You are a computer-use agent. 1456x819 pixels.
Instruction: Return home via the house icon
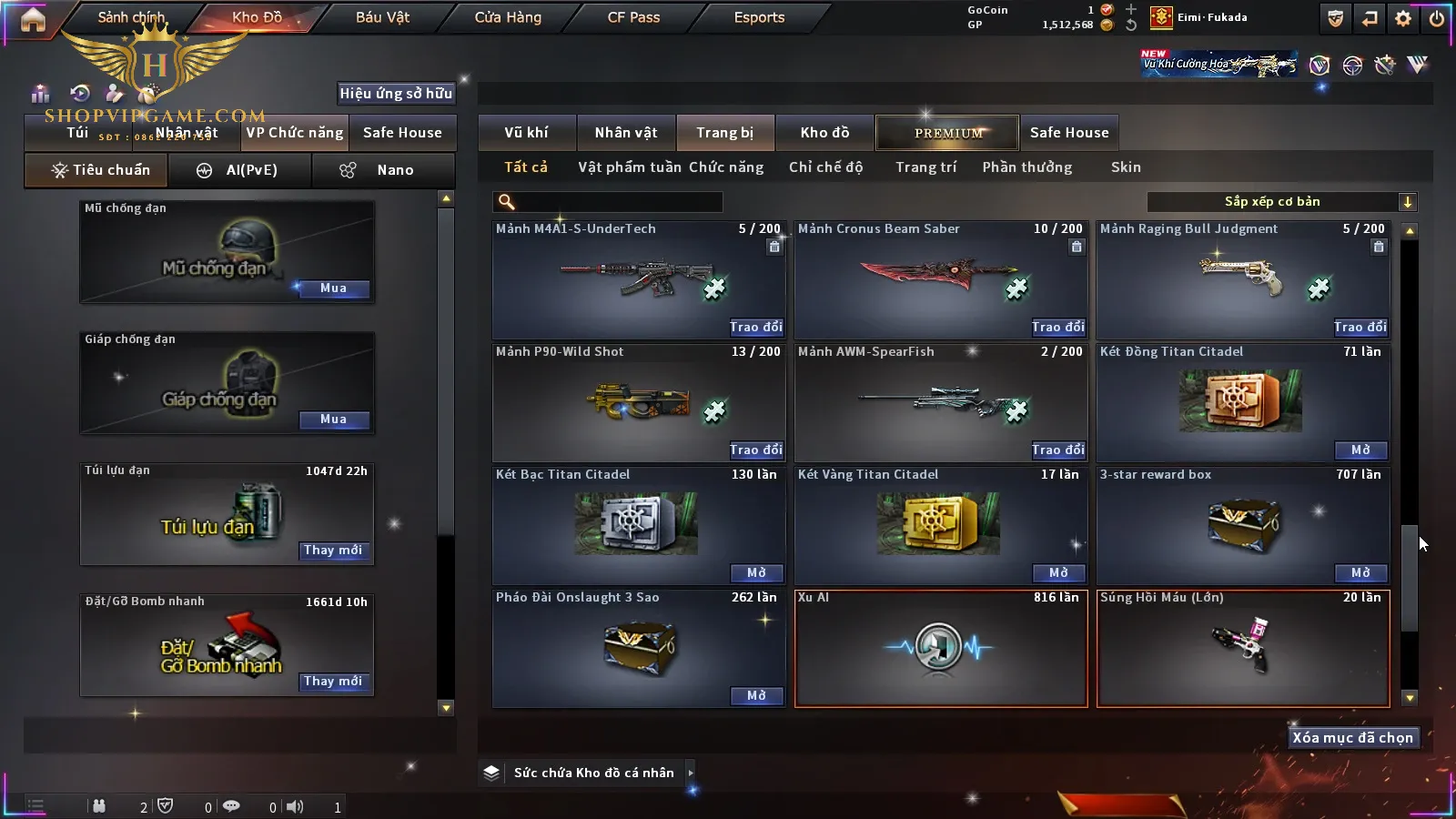coord(33,19)
